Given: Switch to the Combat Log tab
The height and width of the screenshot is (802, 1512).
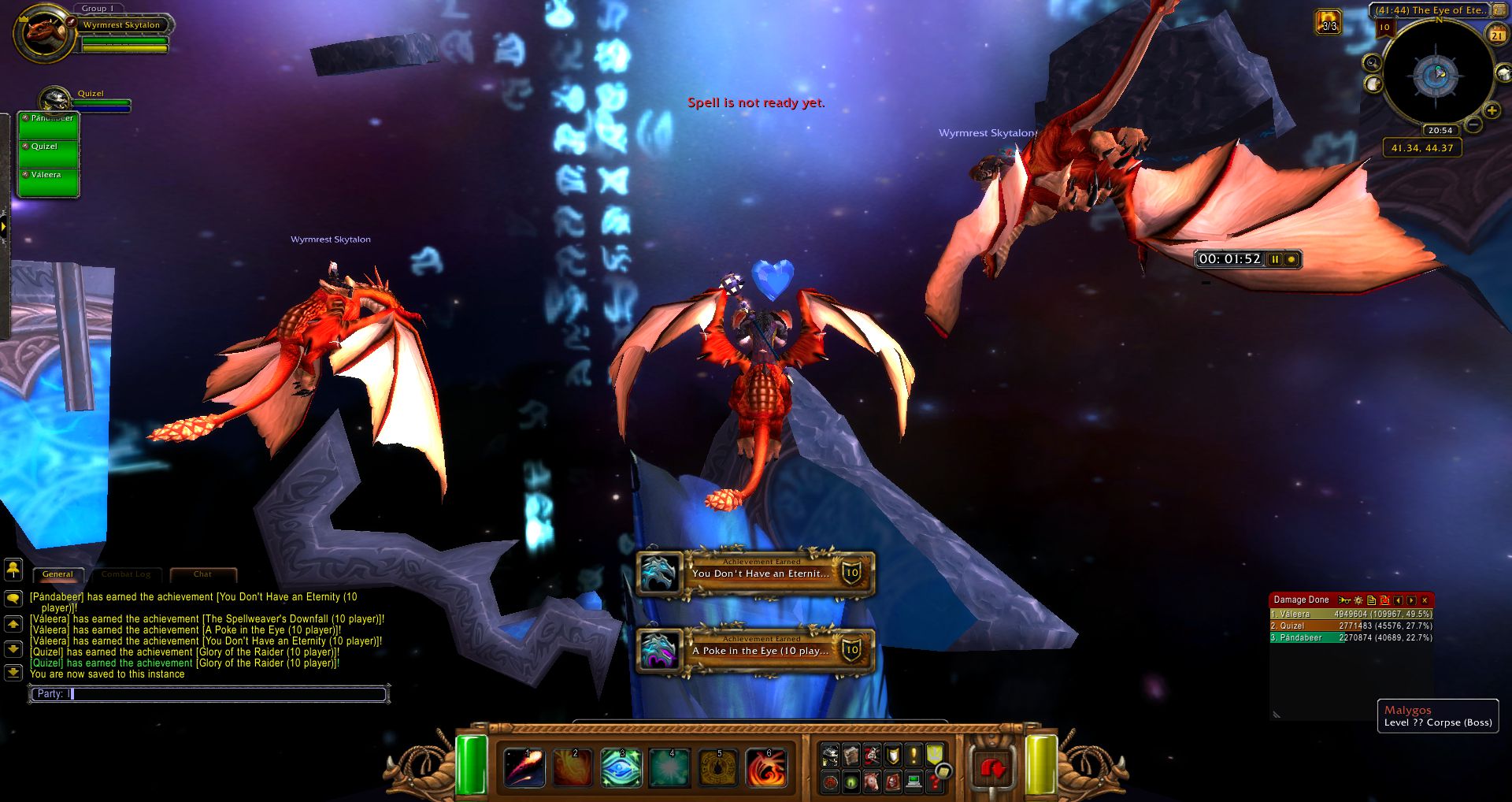Looking at the screenshot, I should click(x=126, y=574).
